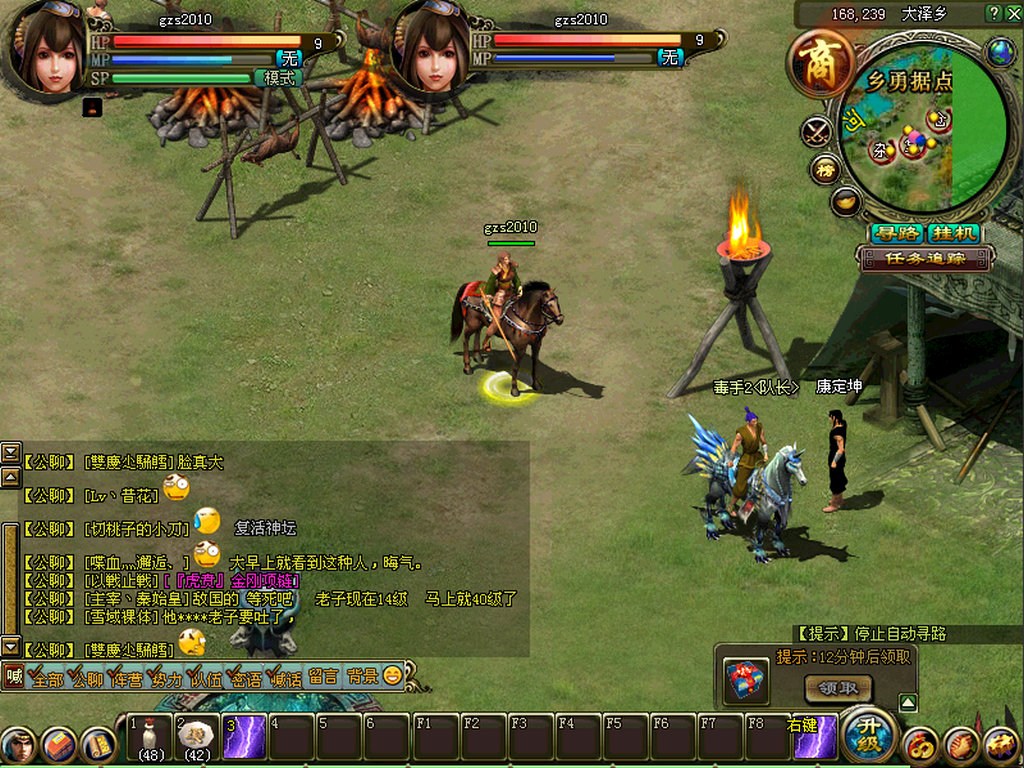Activate the purple lightning skill in slot 3

[243, 737]
